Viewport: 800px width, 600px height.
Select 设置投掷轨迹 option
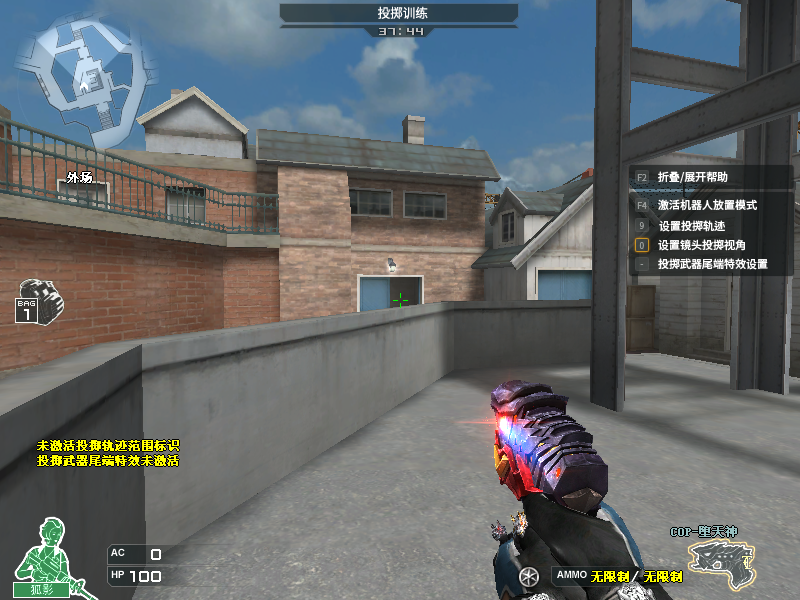693,226
